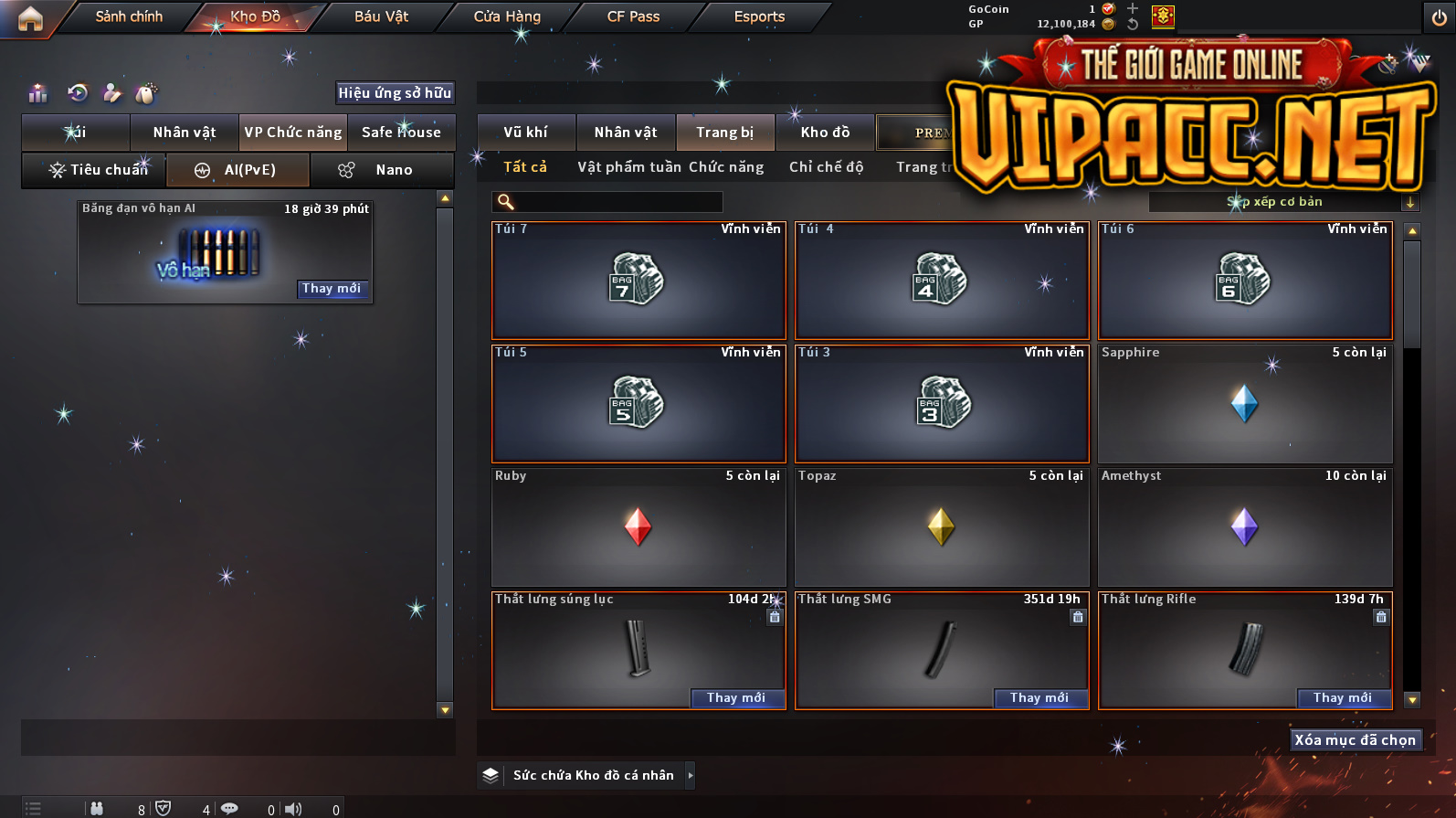
Task: Click the power exit button
Action: point(1439,18)
